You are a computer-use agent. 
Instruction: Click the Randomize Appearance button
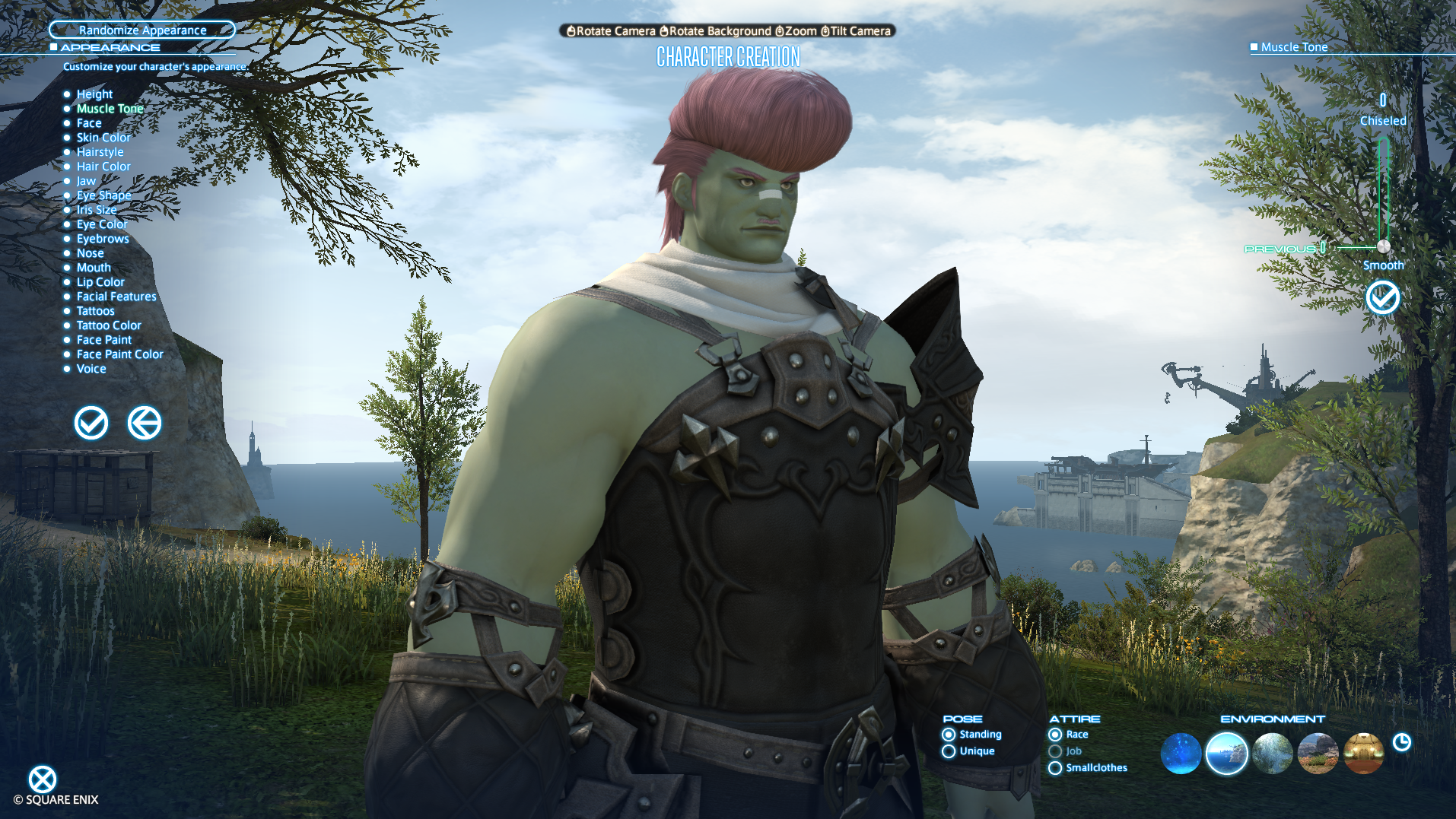point(142,30)
